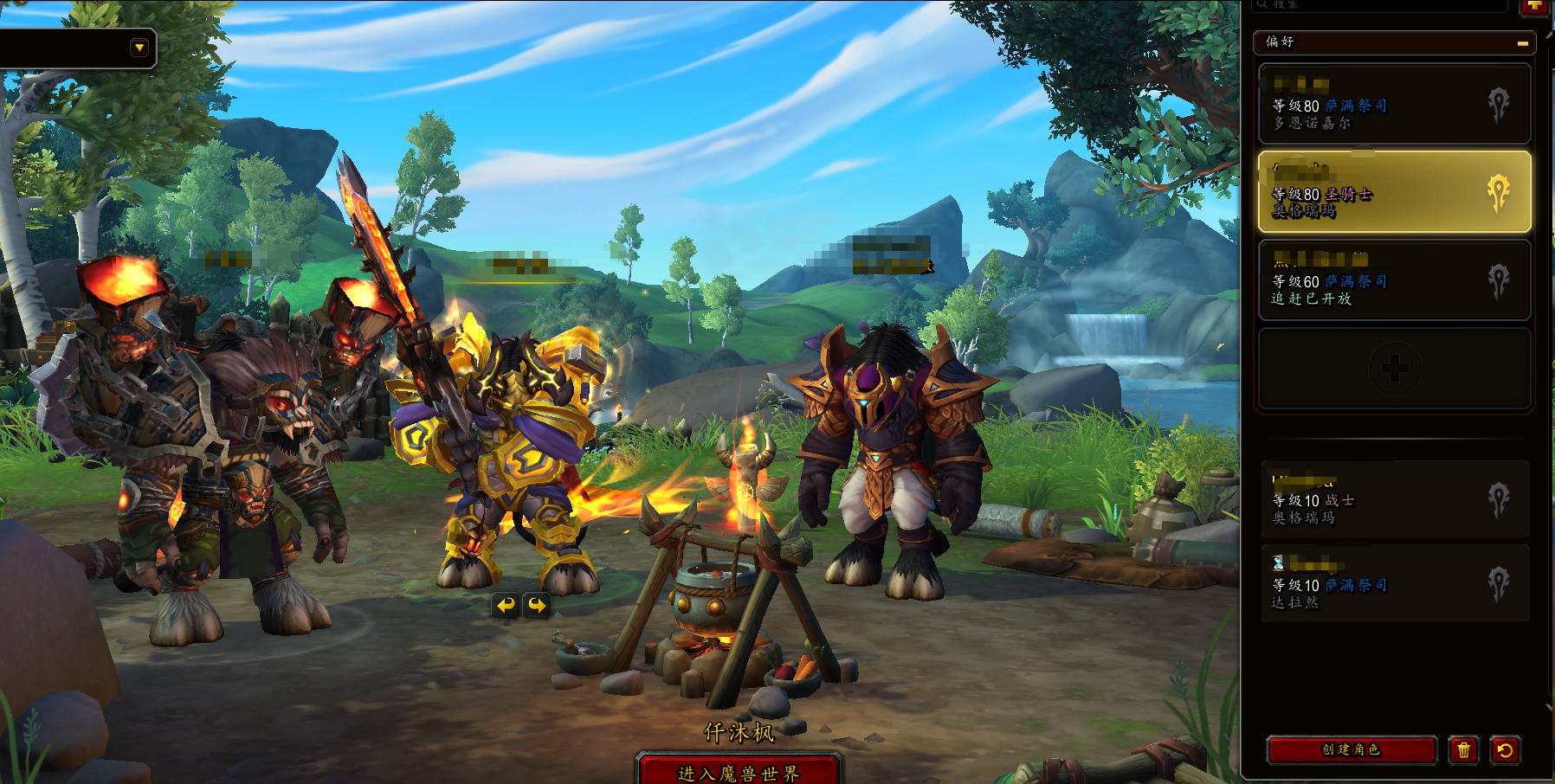Click the 创建角色 create character button
Viewport: 1555px width, 784px height.
point(1352,749)
